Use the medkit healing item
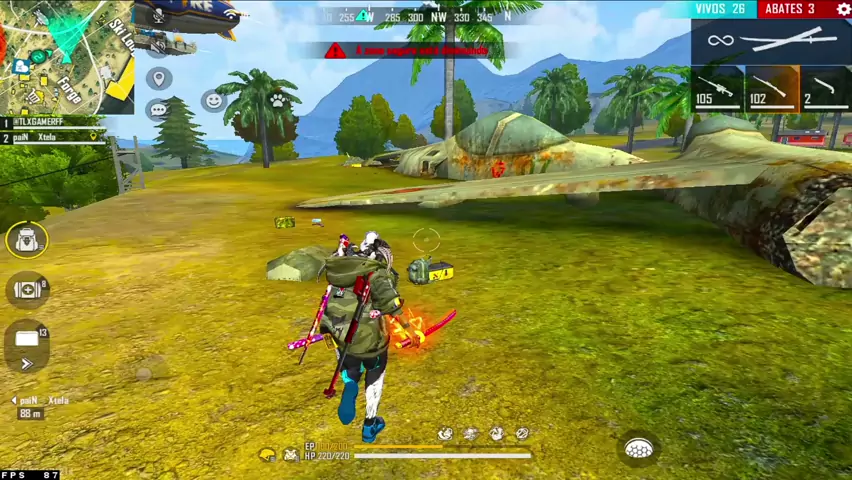 [x=27, y=290]
